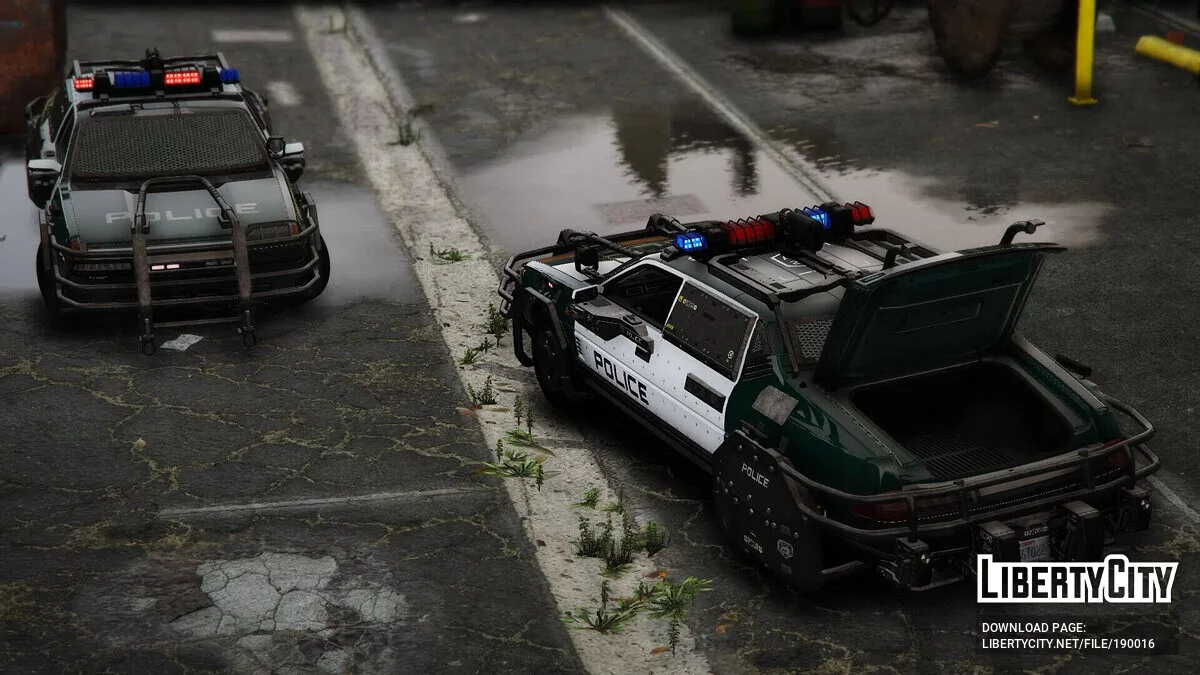Image resolution: width=1200 pixels, height=675 pixels.
Task: Click the LibertyCity logo watermark
Action: [x=1077, y=579]
